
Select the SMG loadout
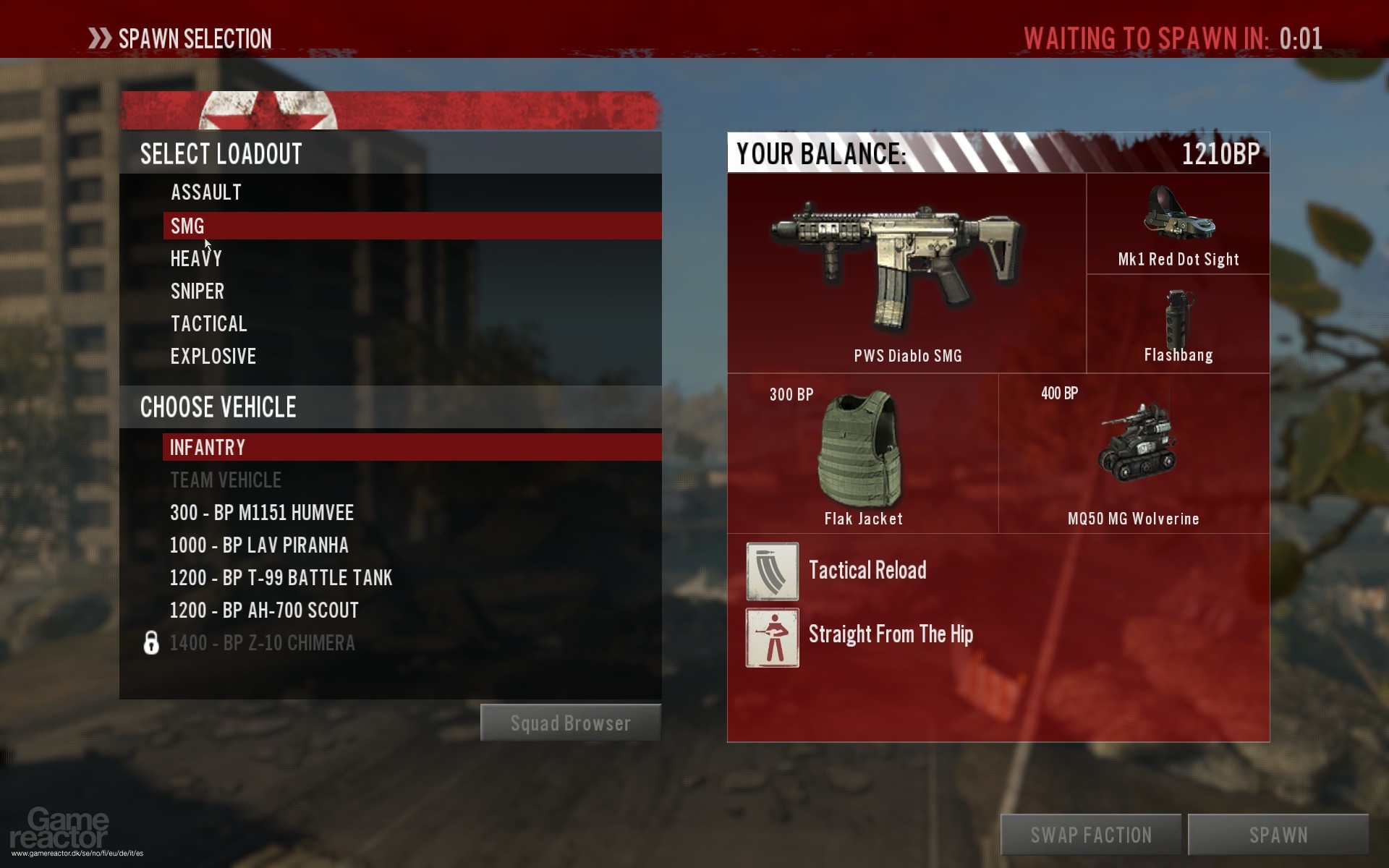coord(187,226)
